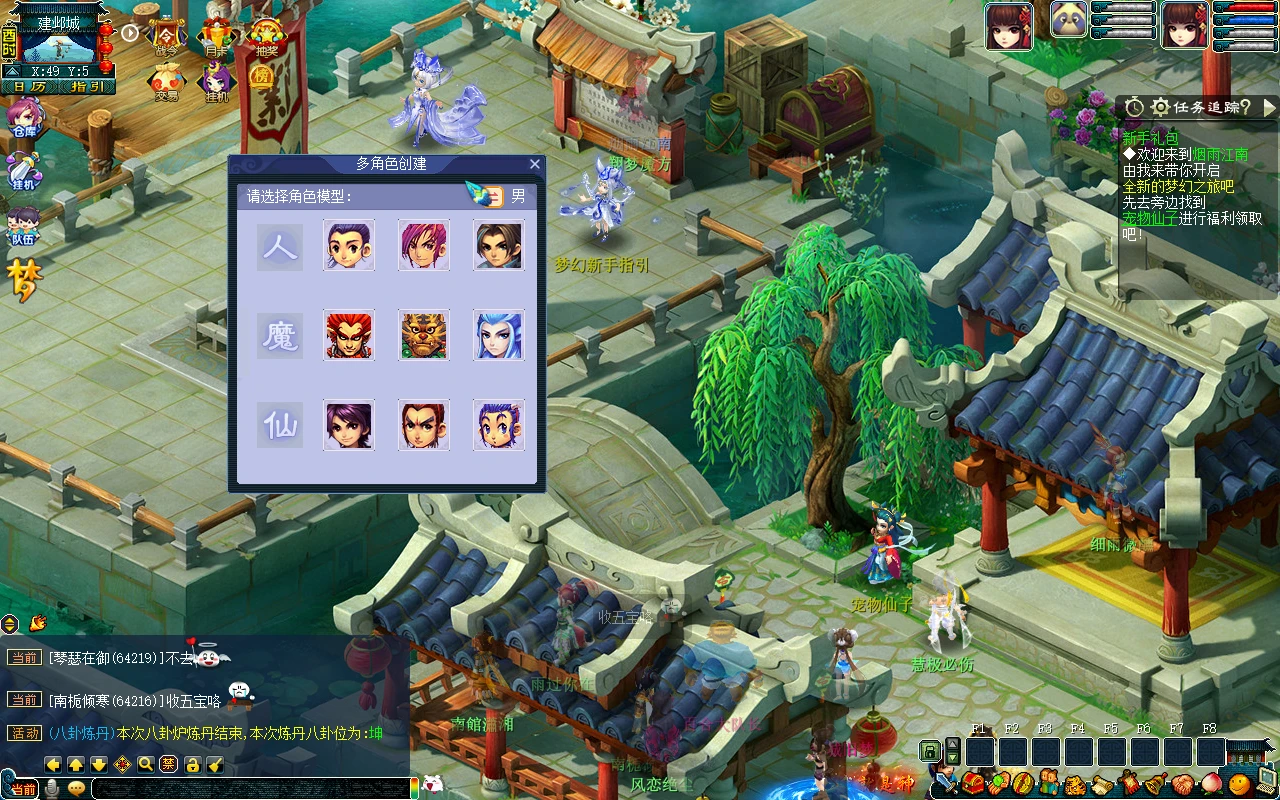This screenshot has width=1280, height=800.
Task: Click the magnifying glass chat search button
Action: (x=146, y=765)
